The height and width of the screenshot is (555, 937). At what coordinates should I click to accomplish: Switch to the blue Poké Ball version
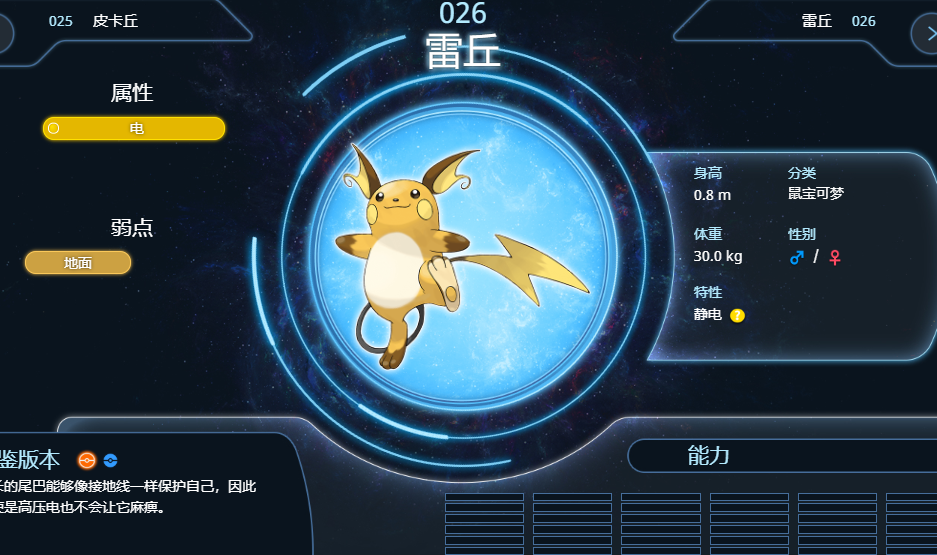click(111, 460)
